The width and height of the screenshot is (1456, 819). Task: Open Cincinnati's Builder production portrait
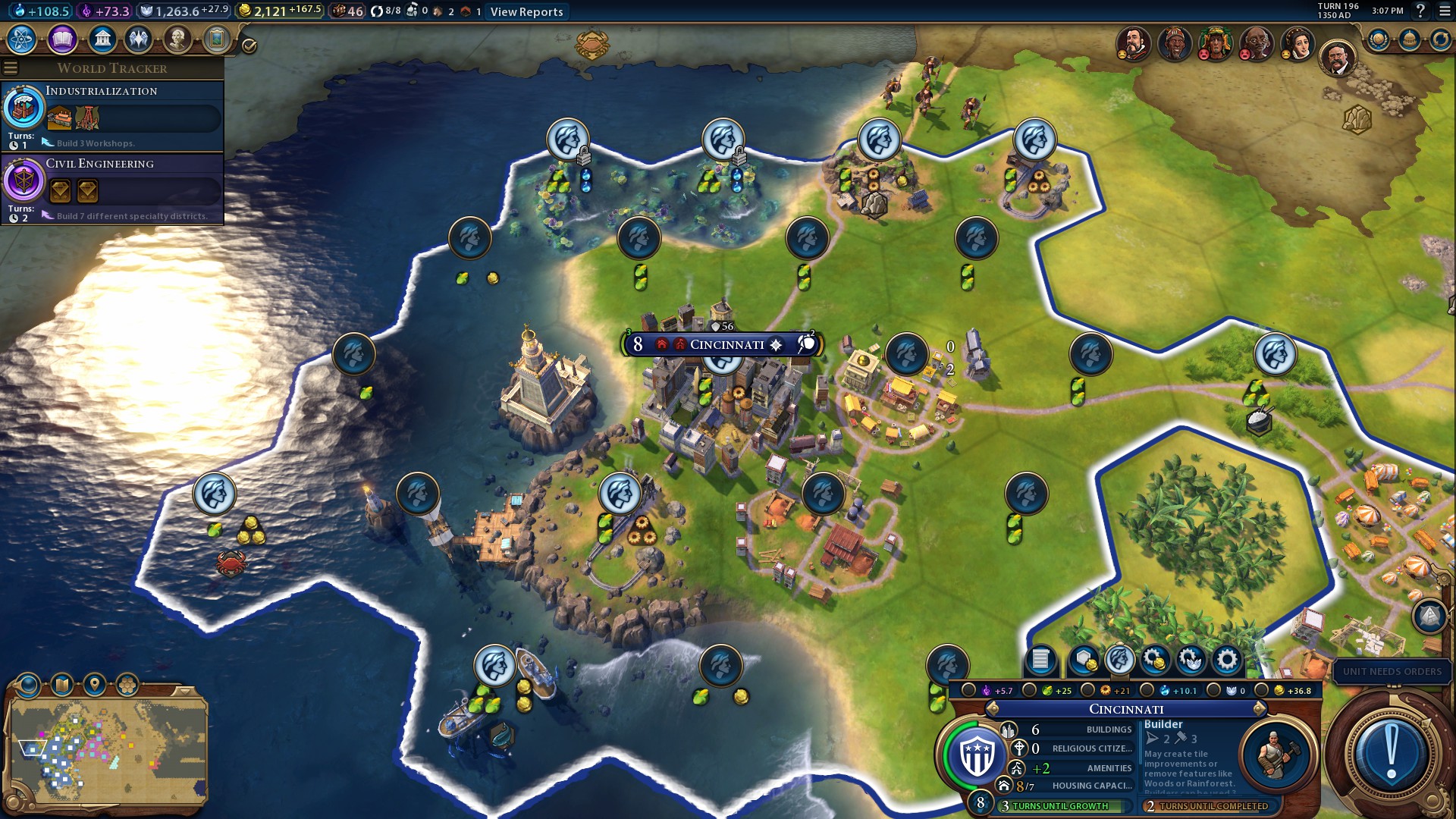tap(1276, 755)
